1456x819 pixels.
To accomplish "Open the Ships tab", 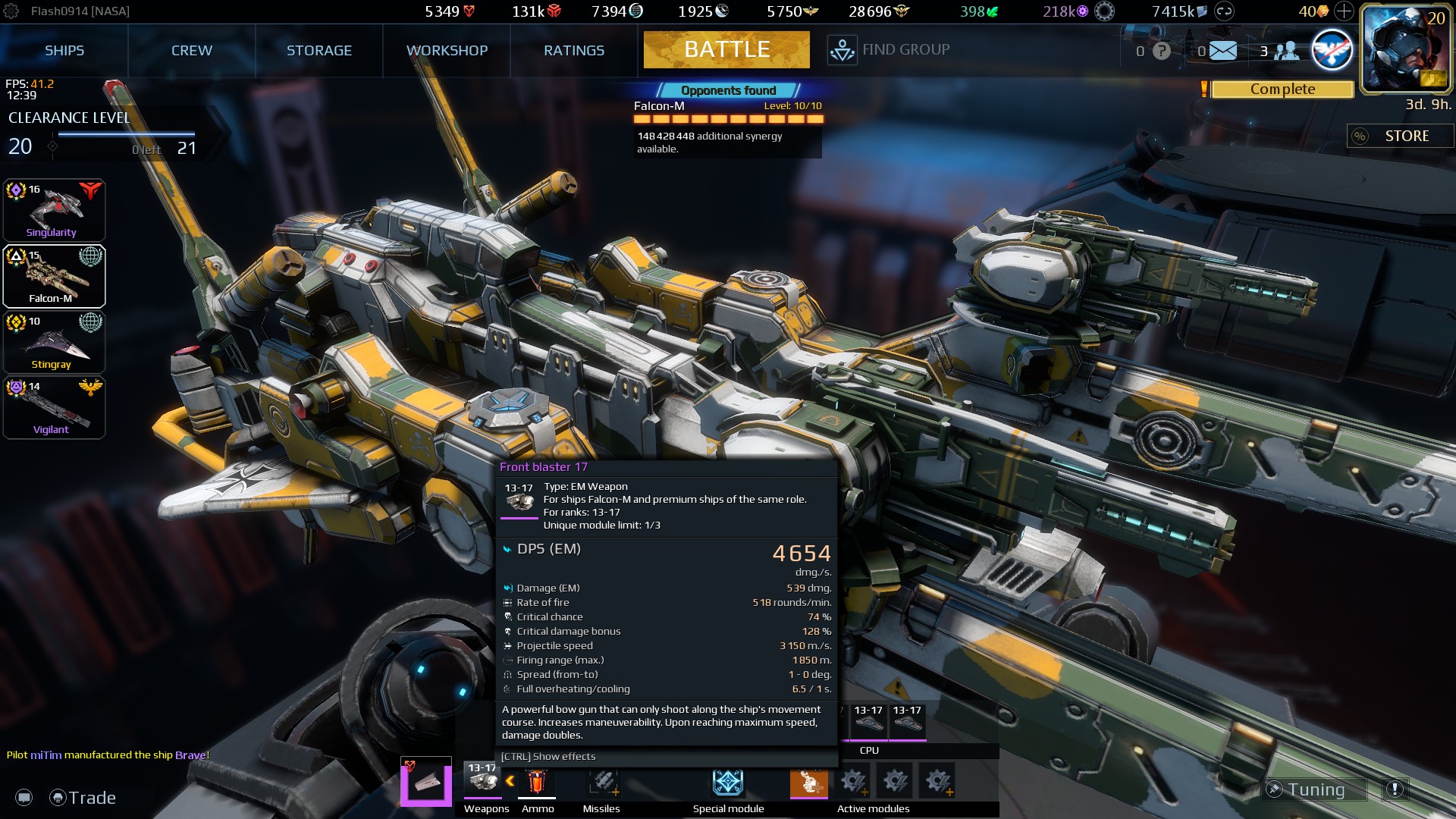I will 64,51.
